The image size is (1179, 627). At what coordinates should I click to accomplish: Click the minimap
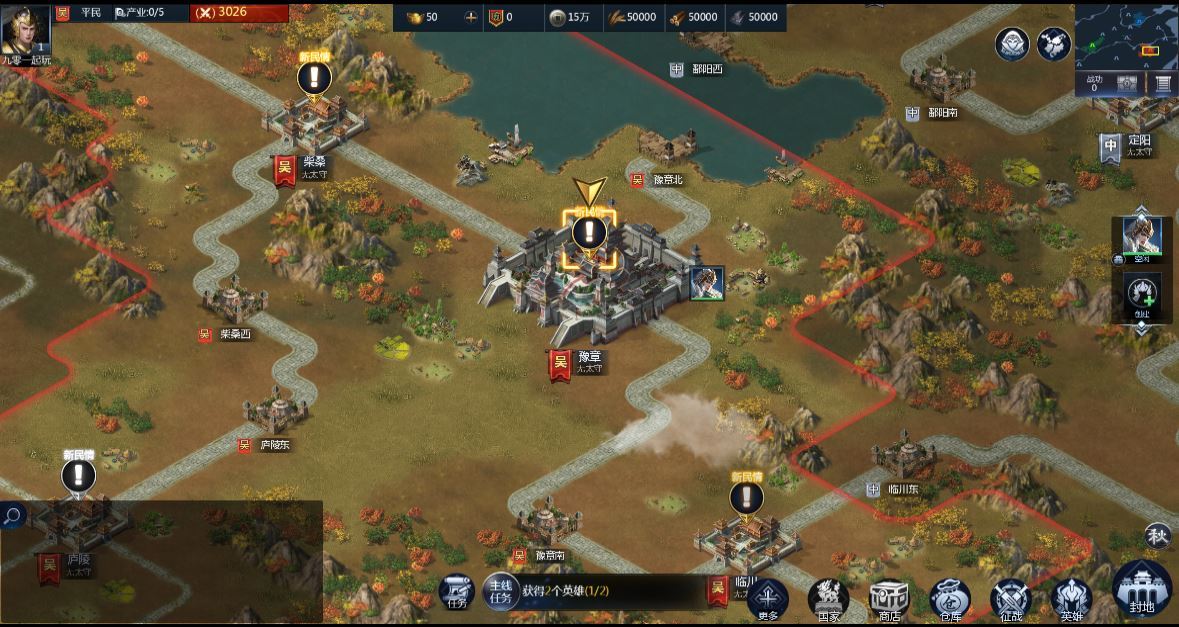(1126, 35)
